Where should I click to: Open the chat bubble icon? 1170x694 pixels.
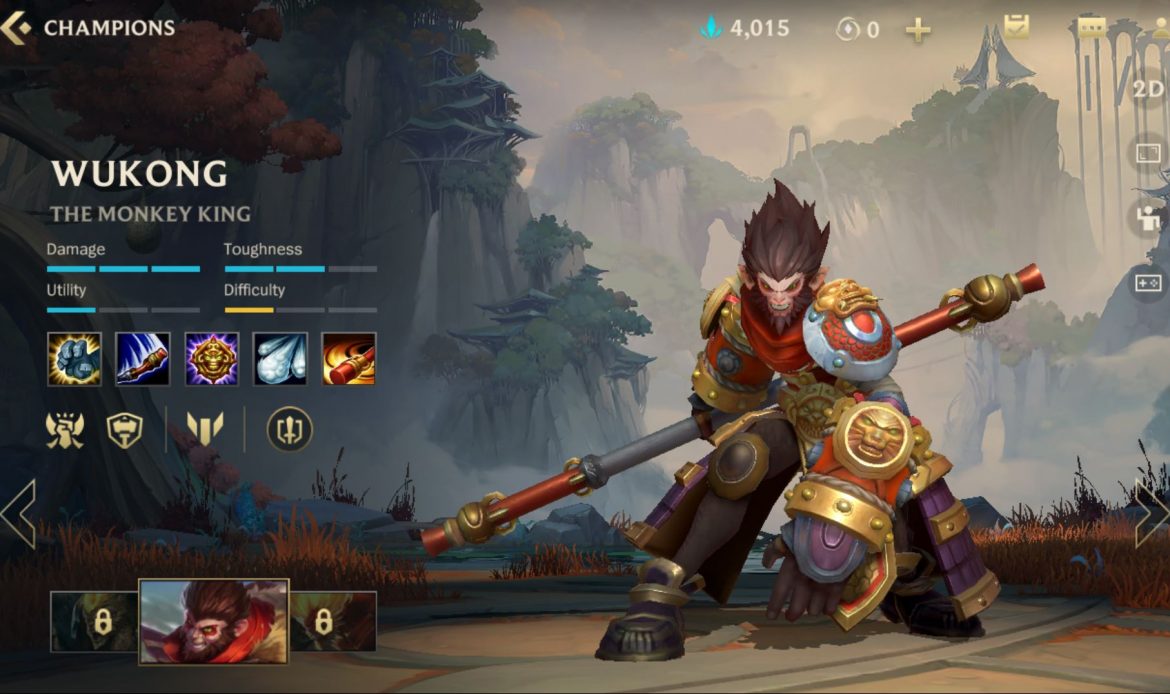pyautogui.click(x=1092, y=27)
